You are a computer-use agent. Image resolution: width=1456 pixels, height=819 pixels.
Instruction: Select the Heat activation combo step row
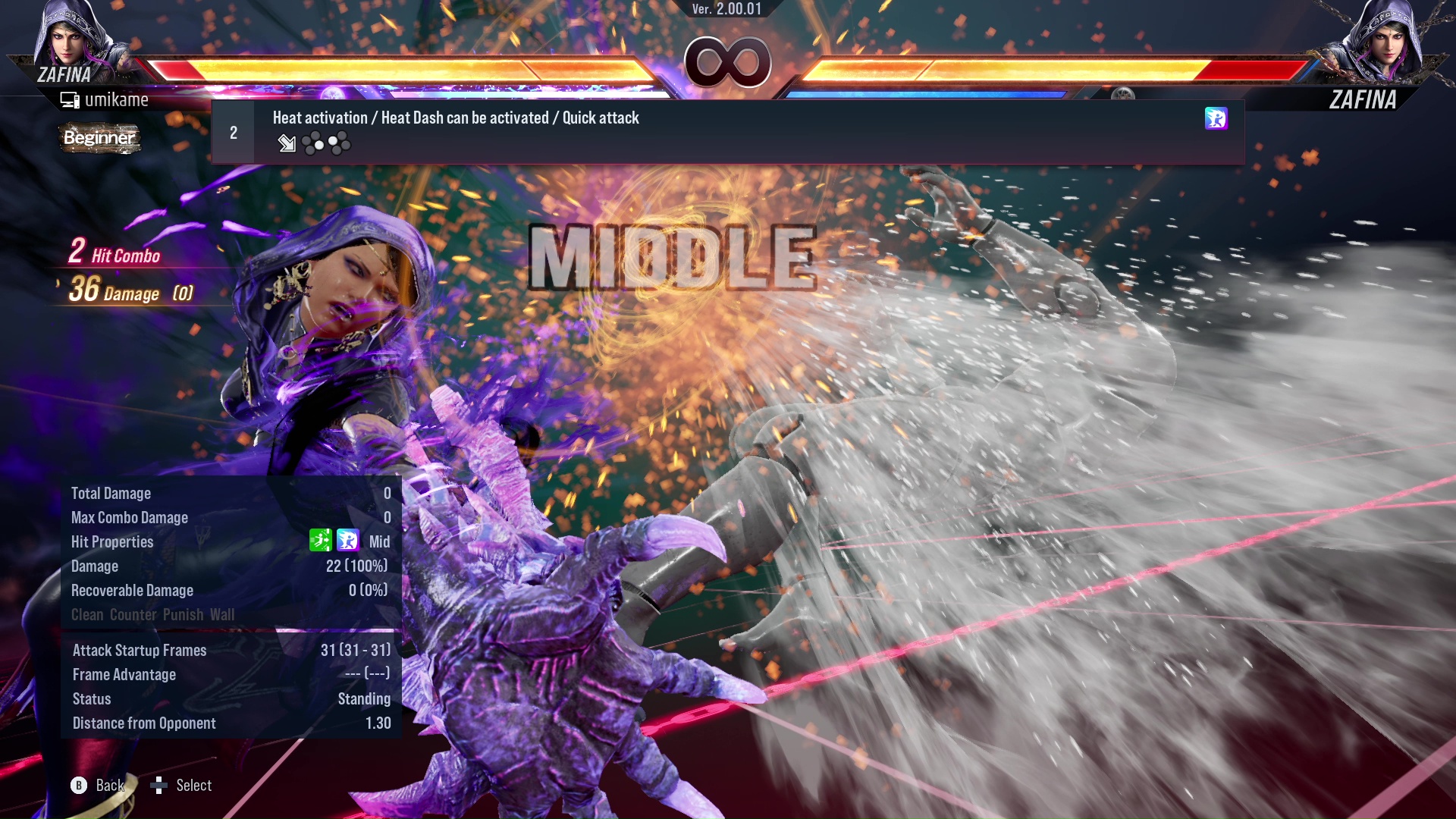(726, 132)
